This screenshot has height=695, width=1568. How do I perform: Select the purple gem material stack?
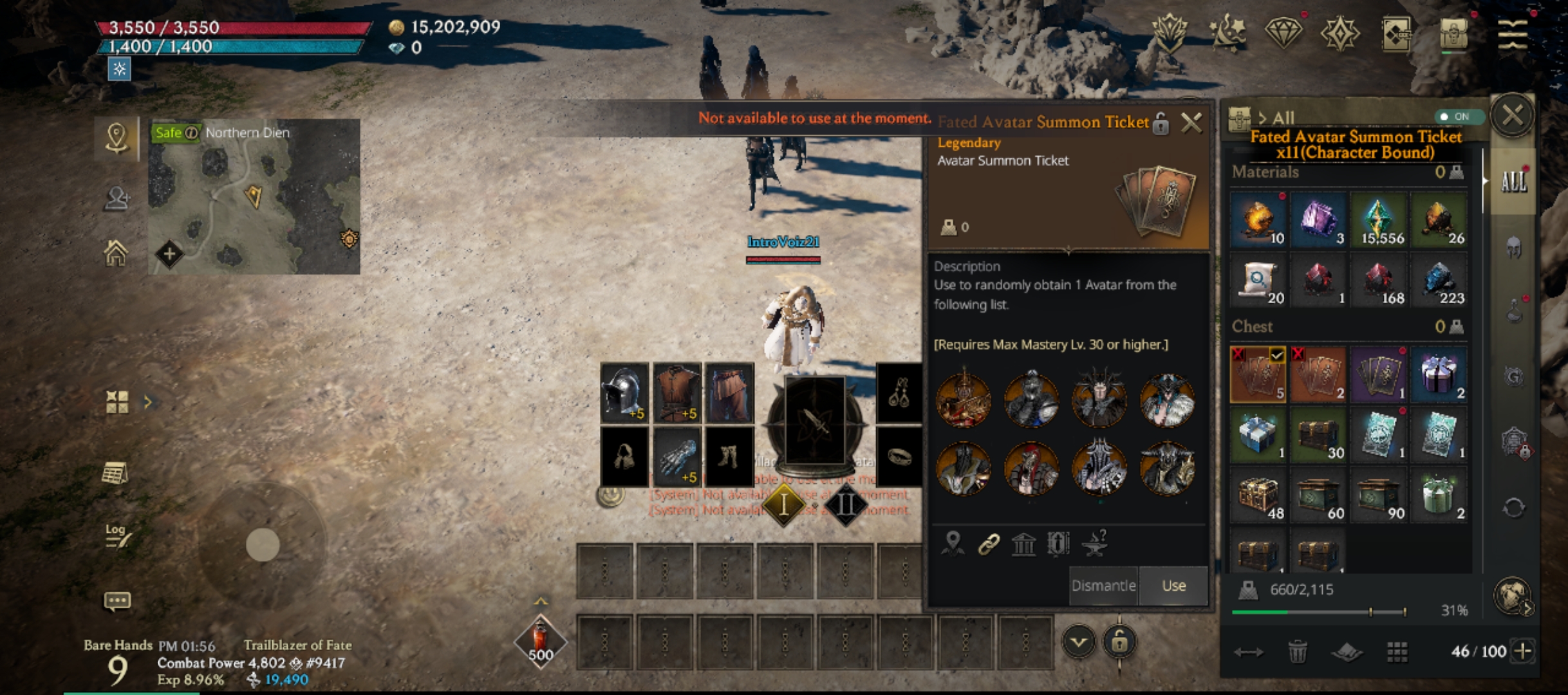(1318, 220)
